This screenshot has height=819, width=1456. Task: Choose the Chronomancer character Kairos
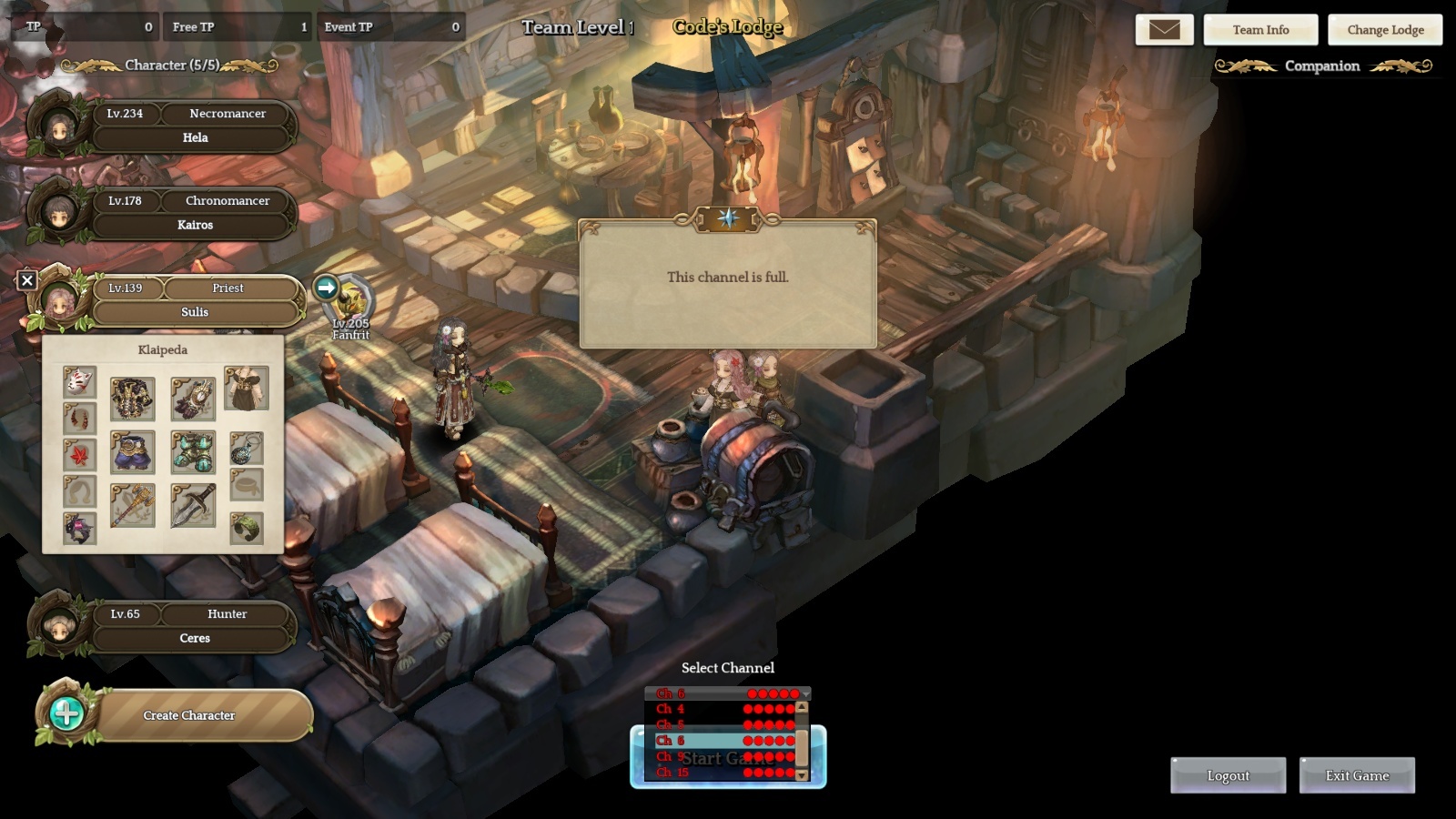tap(195, 214)
